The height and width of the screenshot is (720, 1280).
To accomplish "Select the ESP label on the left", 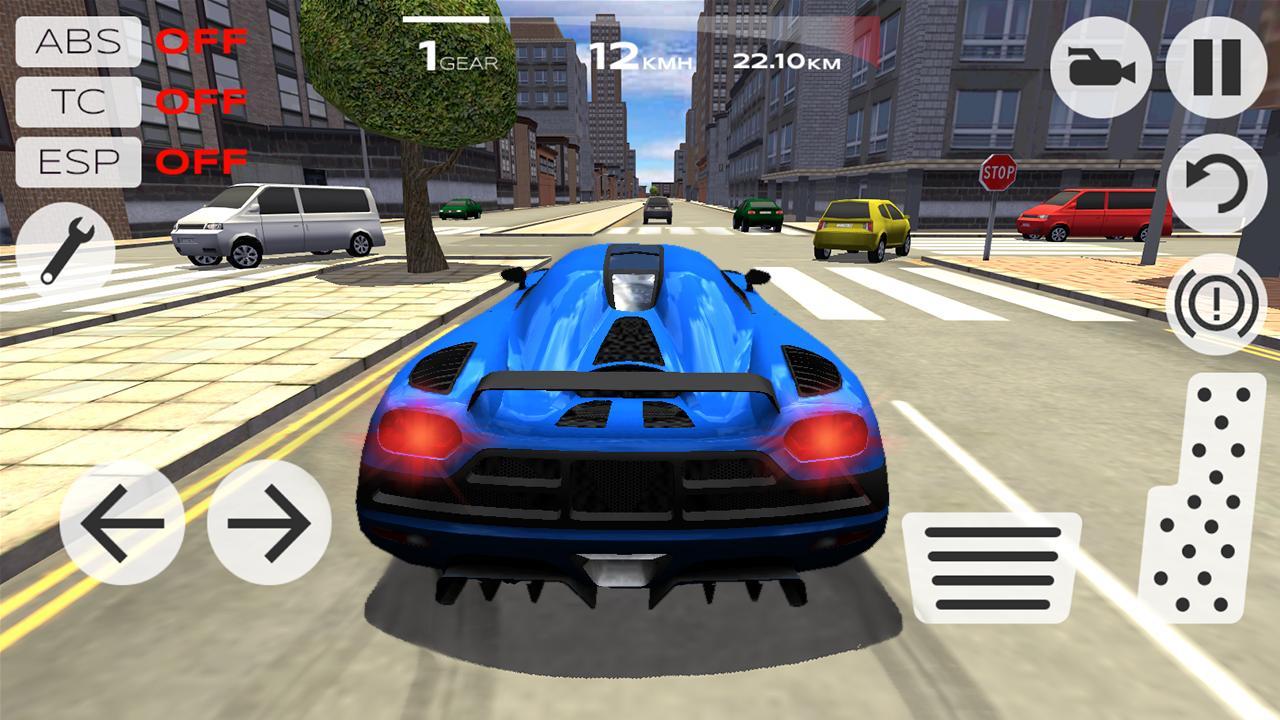I will [x=77, y=160].
